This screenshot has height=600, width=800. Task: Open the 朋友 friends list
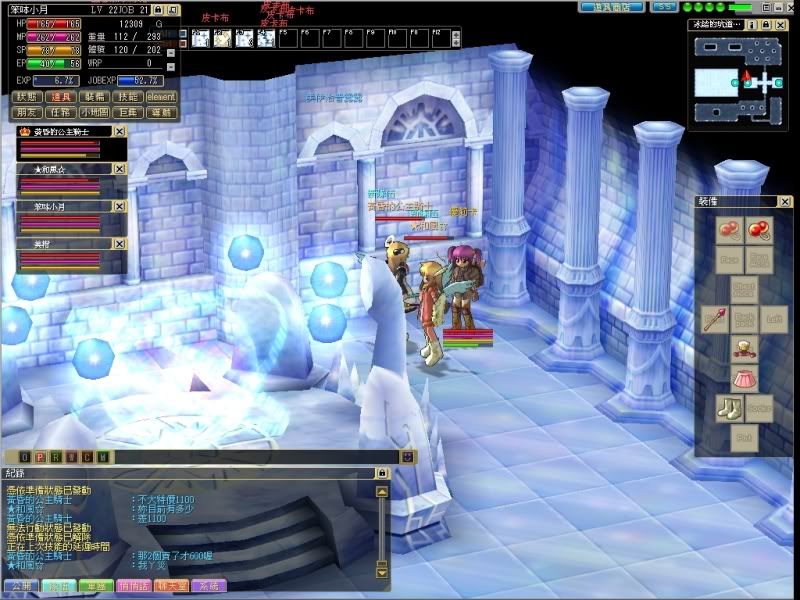coord(26,113)
